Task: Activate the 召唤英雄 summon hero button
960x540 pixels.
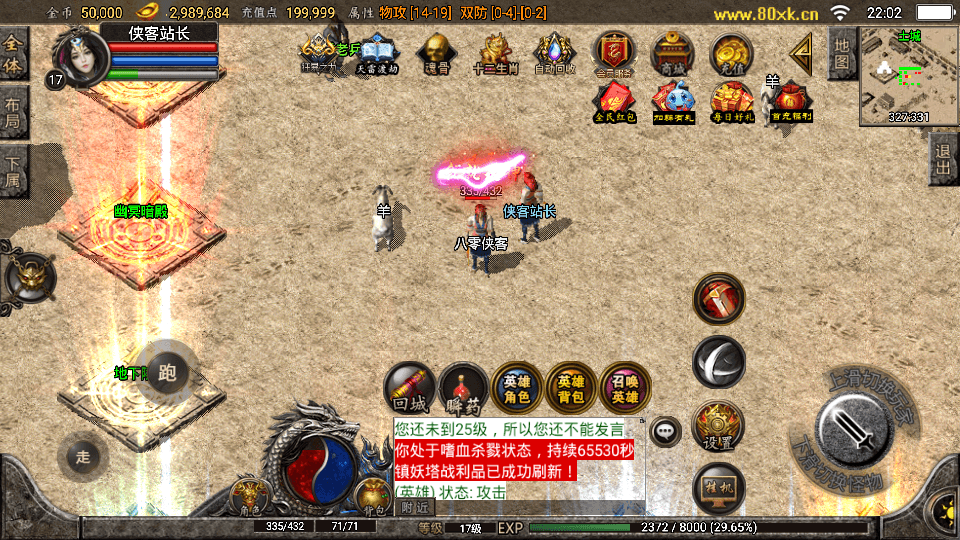Action: click(625, 386)
